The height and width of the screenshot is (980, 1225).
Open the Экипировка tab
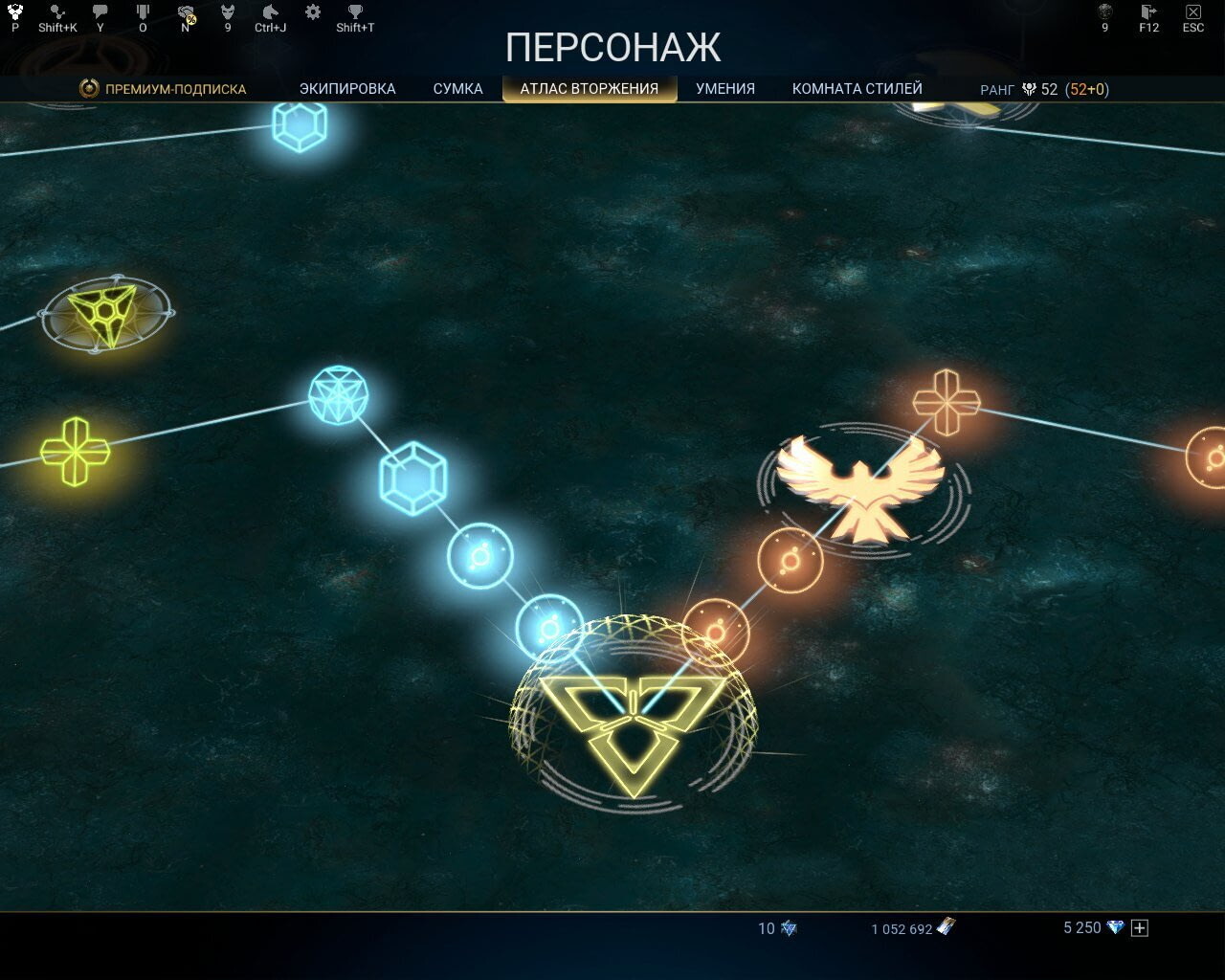[347, 89]
